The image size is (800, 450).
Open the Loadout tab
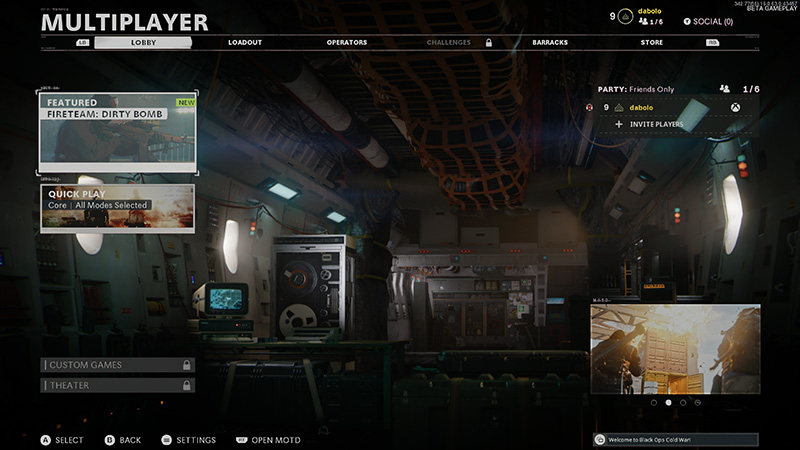coord(245,43)
